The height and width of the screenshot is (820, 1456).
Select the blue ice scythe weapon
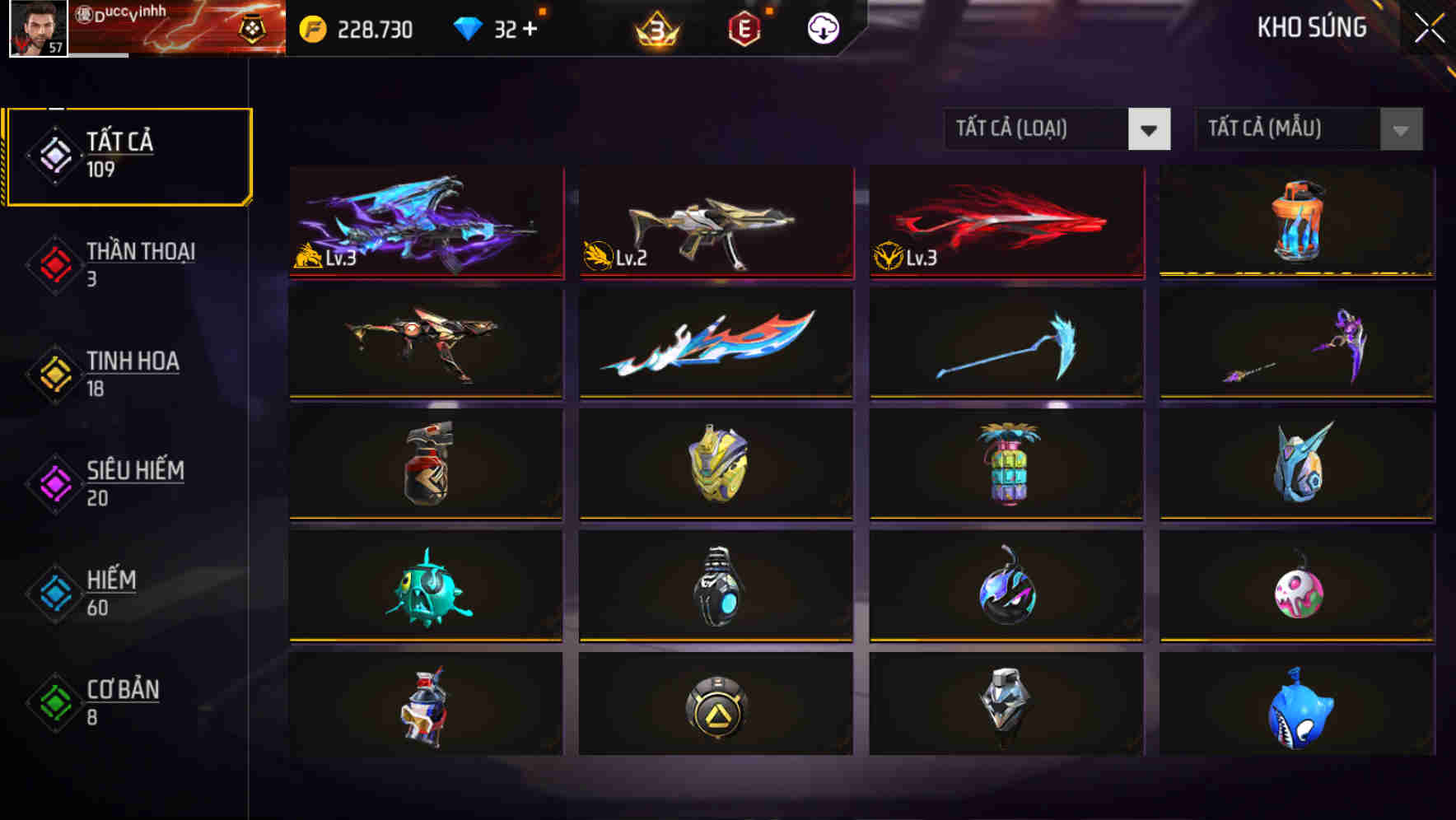tap(1005, 343)
